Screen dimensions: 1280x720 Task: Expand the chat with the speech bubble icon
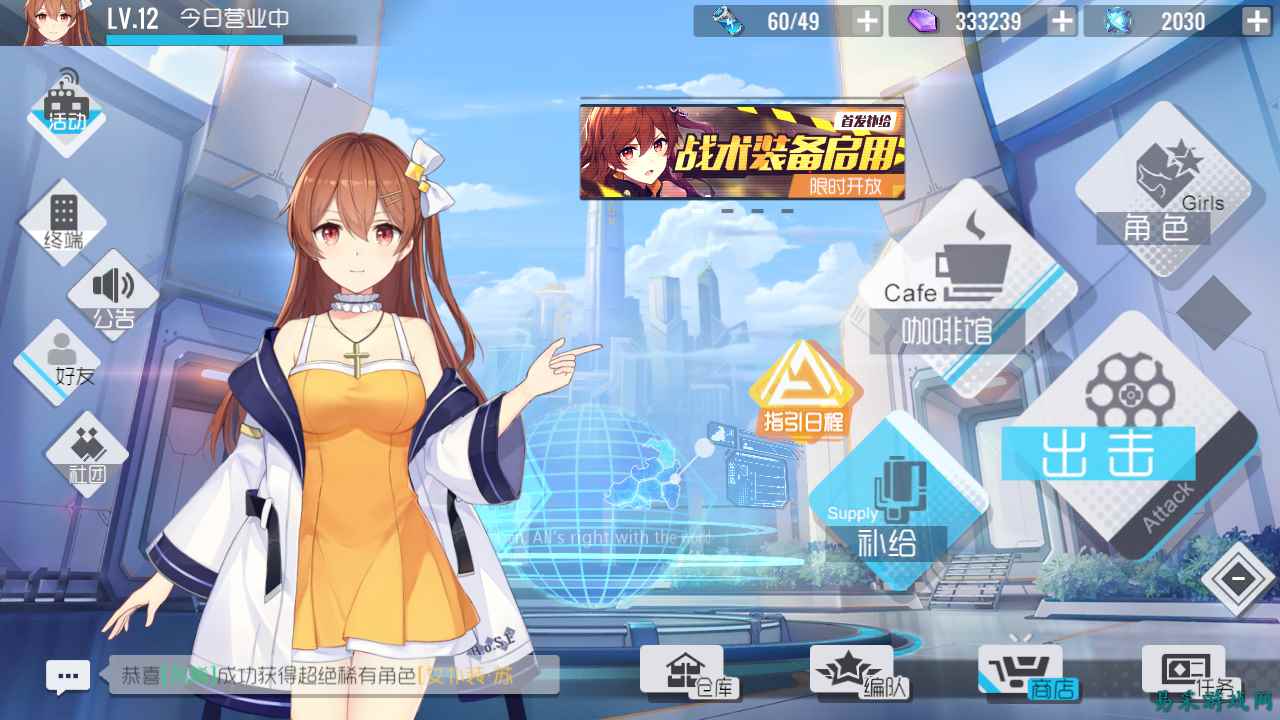tap(68, 675)
